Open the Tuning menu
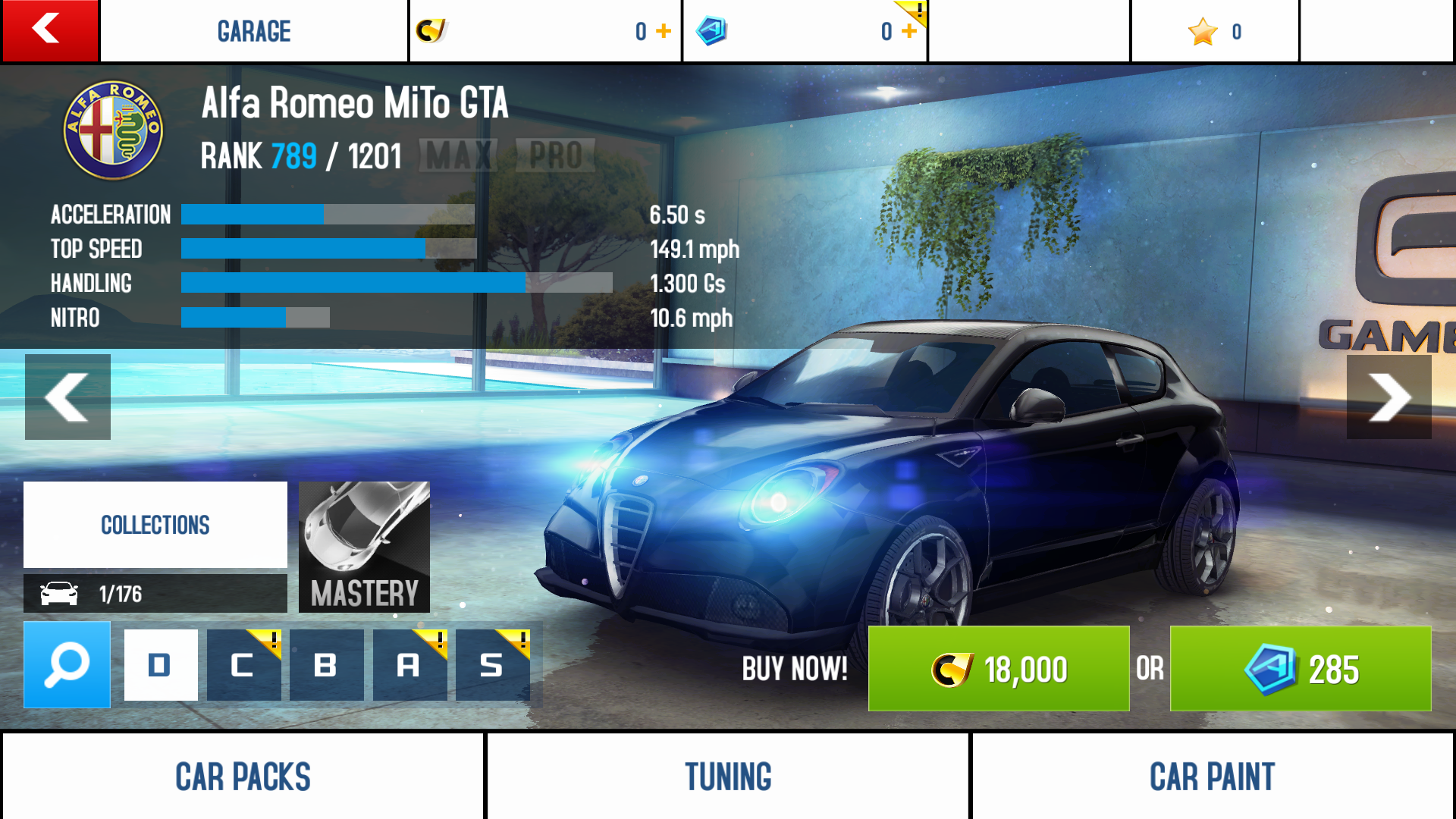The image size is (1456, 819). 728,777
